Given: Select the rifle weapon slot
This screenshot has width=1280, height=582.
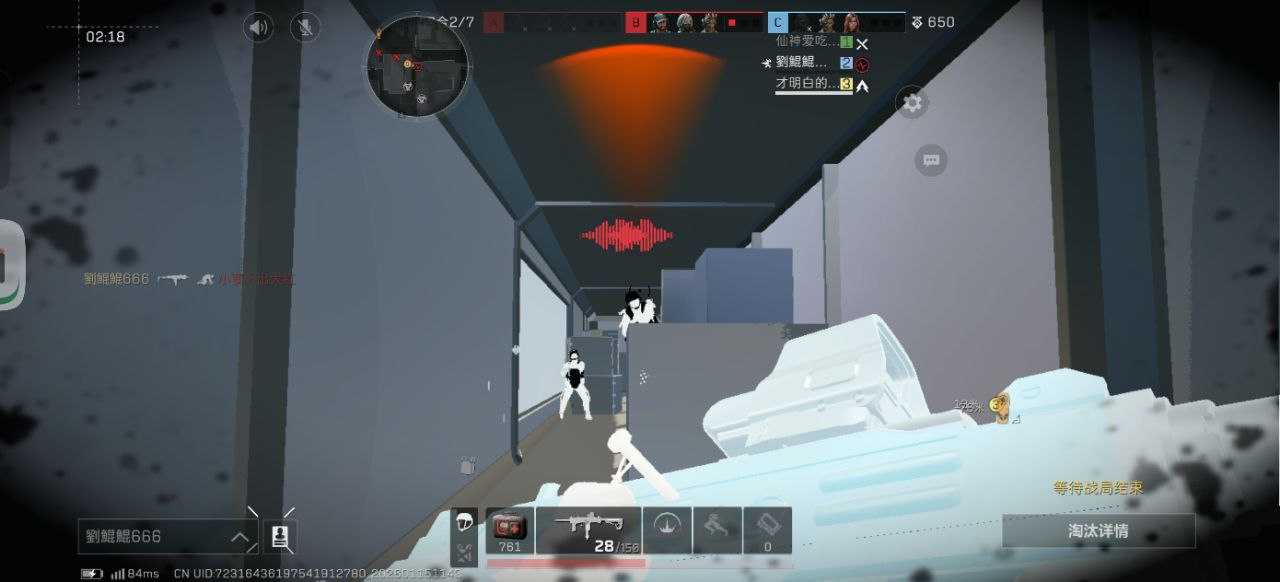Looking at the screenshot, I should click(x=588, y=530).
